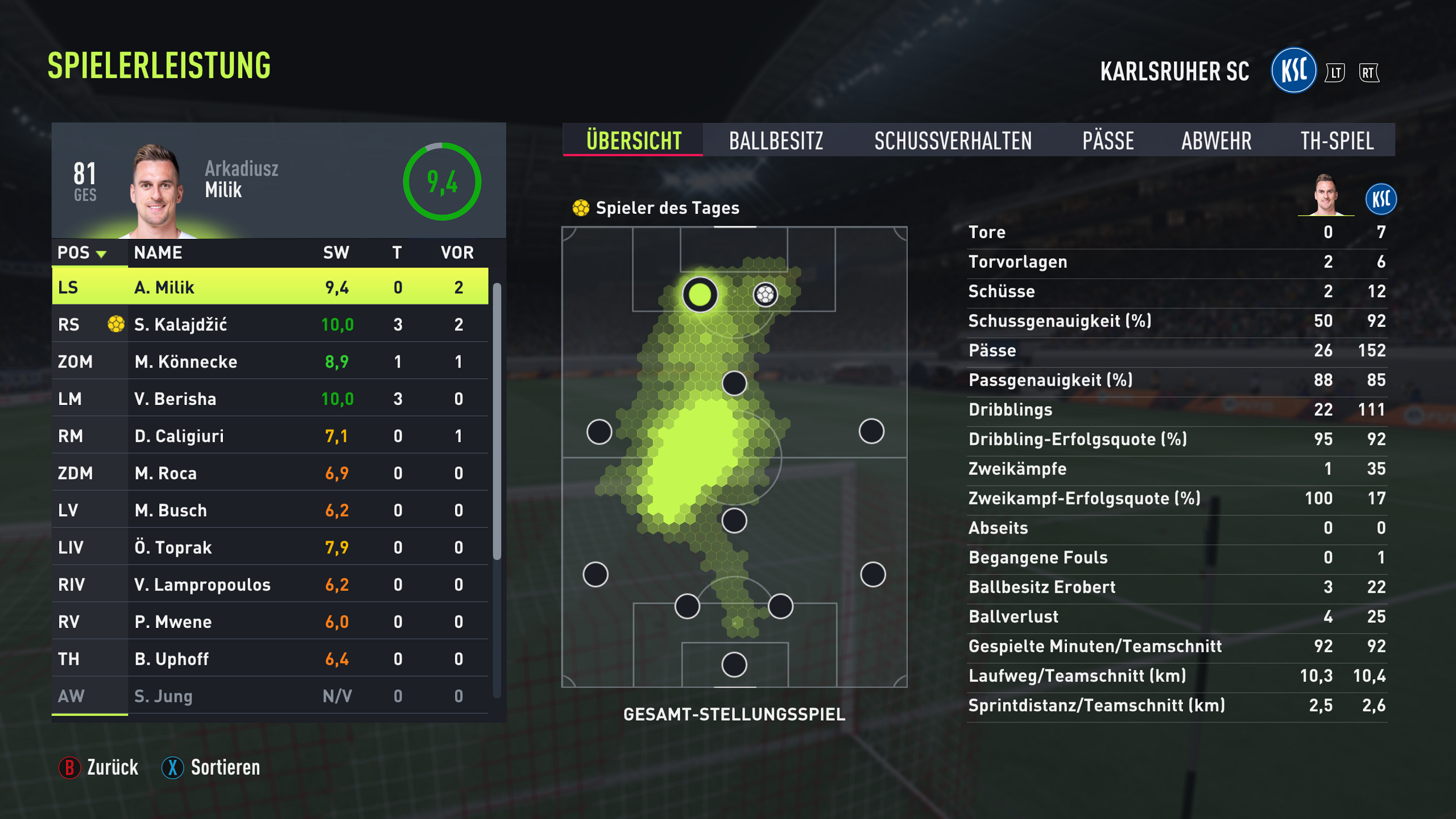Choose M. Roca in the list
This screenshot has width=1456, height=819.
pyautogui.click(x=270, y=473)
